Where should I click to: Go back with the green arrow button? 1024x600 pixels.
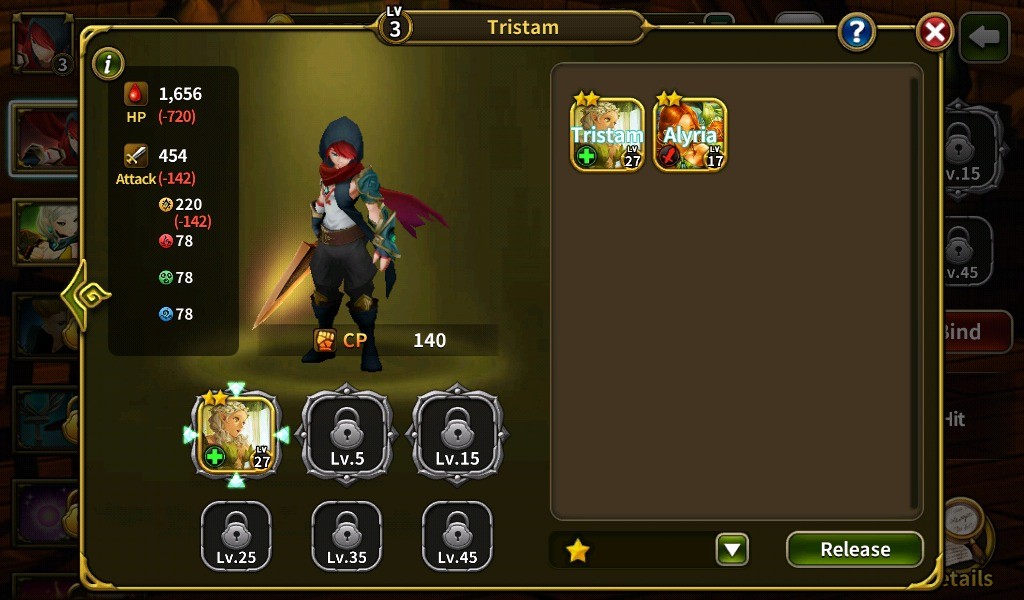click(x=984, y=38)
